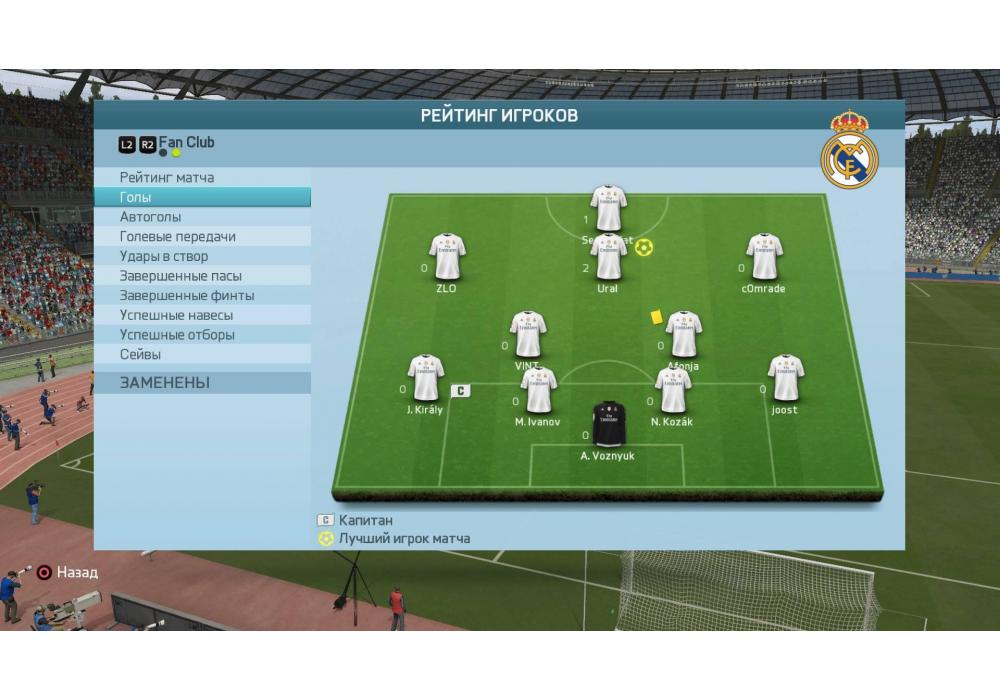Choose player c0mrade's shirt

[x=764, y=257]
